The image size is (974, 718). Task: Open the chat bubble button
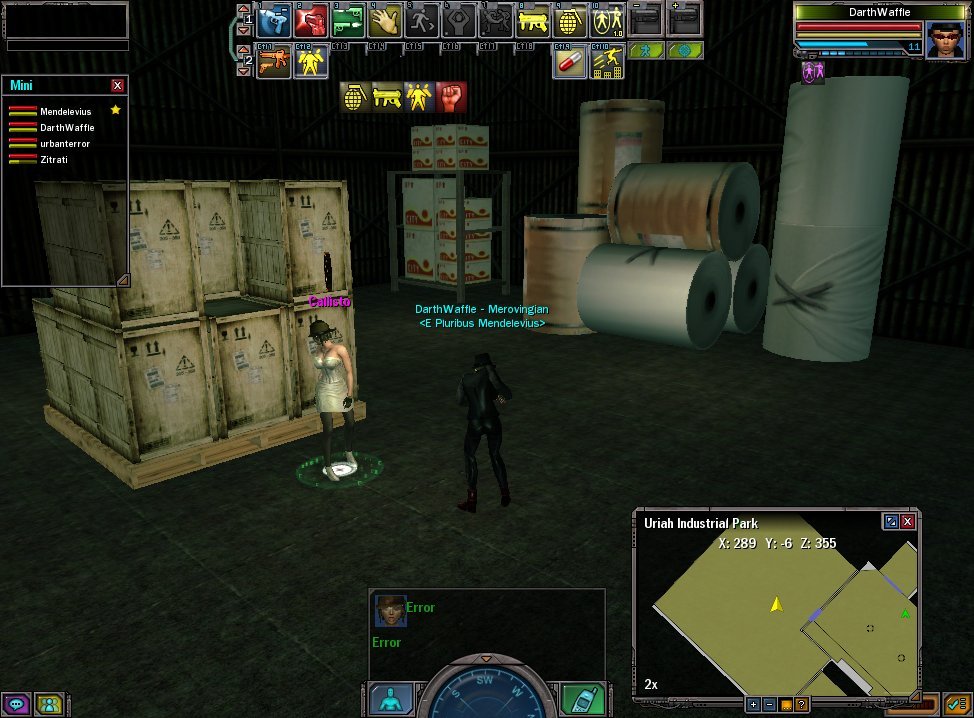click(17, 704)
